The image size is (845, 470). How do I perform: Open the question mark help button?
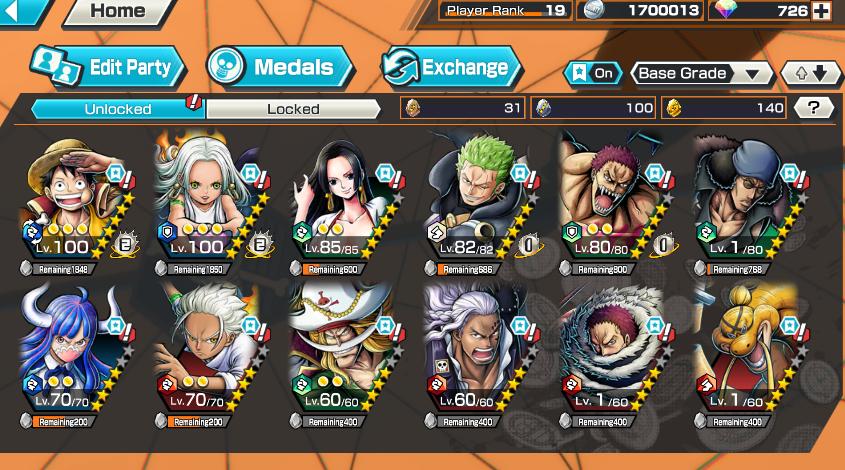coord(813,108)
